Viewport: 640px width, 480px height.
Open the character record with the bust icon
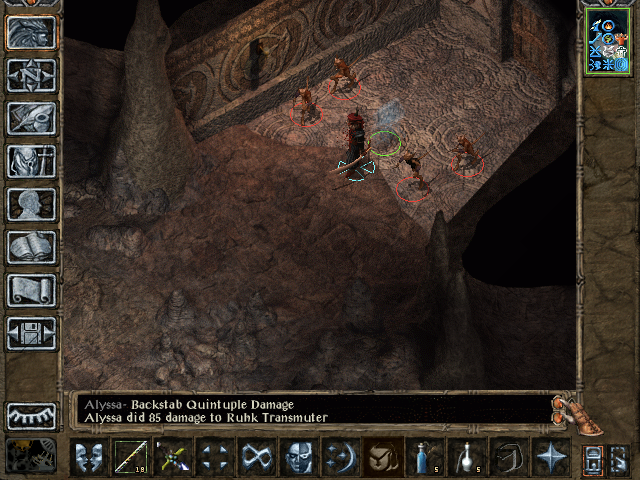[31, 204]
